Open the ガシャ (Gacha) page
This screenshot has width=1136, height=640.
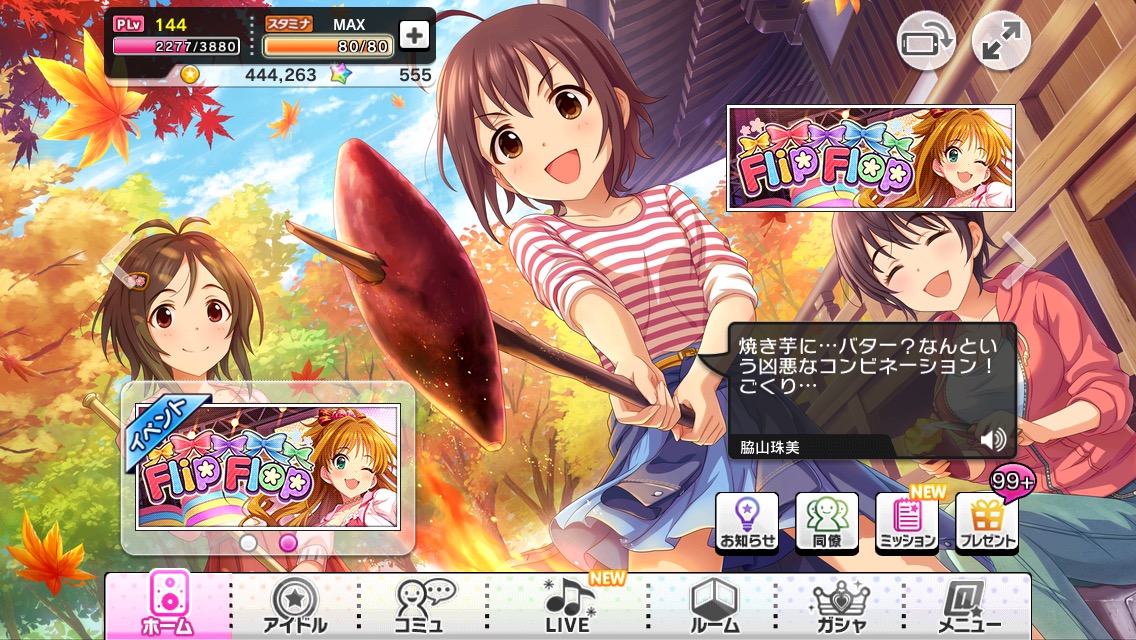[842, 606]
